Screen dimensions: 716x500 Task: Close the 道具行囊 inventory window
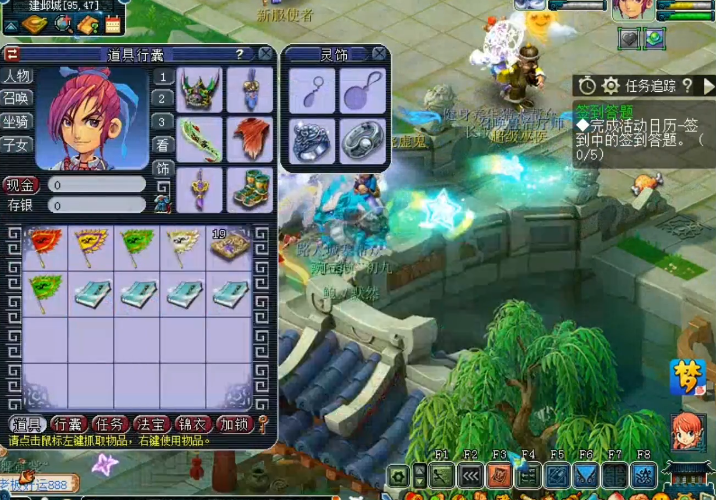265,54
